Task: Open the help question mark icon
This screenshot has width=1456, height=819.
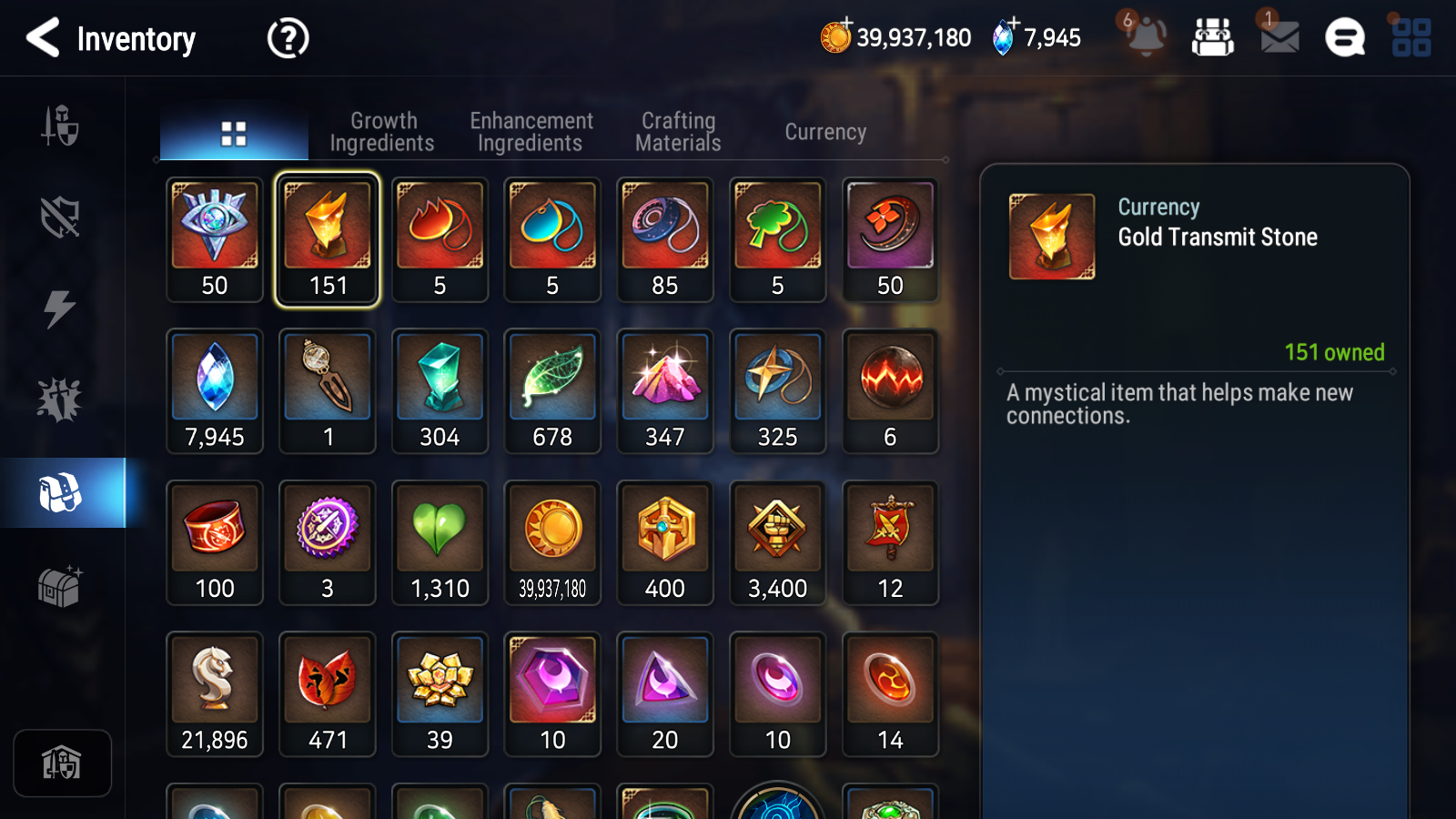Action: pos(287,38)
